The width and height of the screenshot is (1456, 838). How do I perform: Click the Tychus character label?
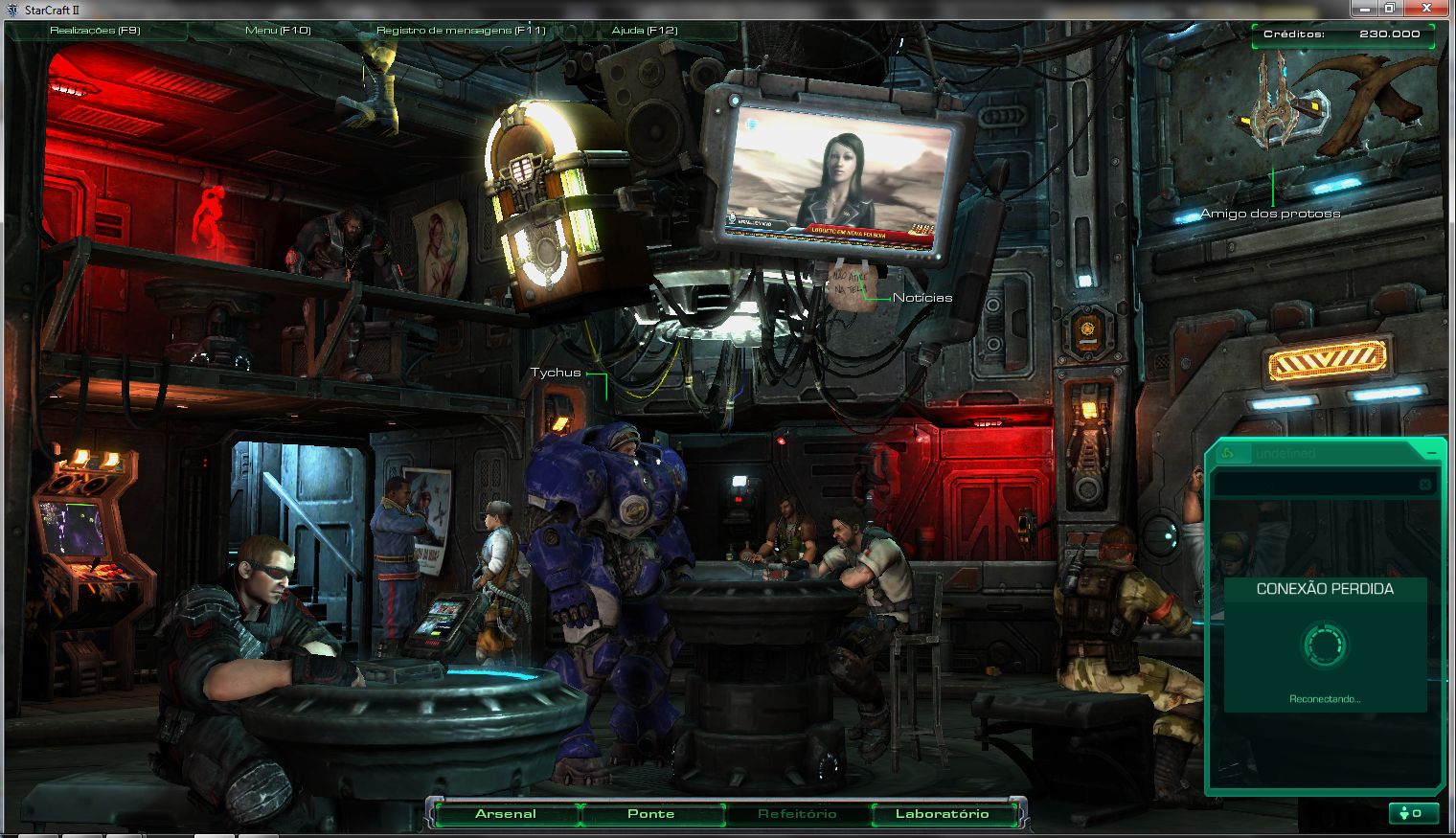556,373
